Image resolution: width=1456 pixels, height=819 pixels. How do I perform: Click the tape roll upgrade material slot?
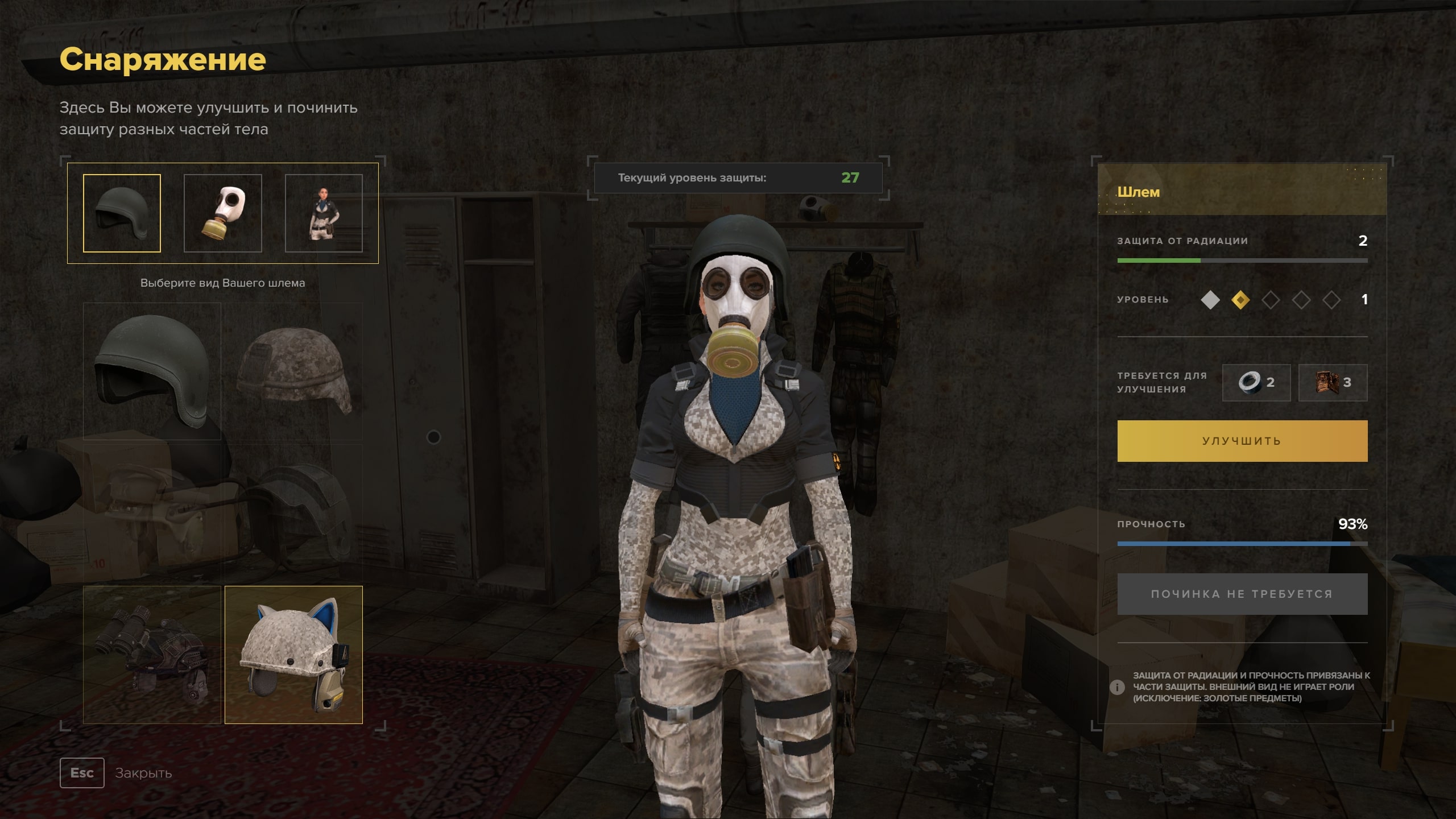tap(1256, 382)
